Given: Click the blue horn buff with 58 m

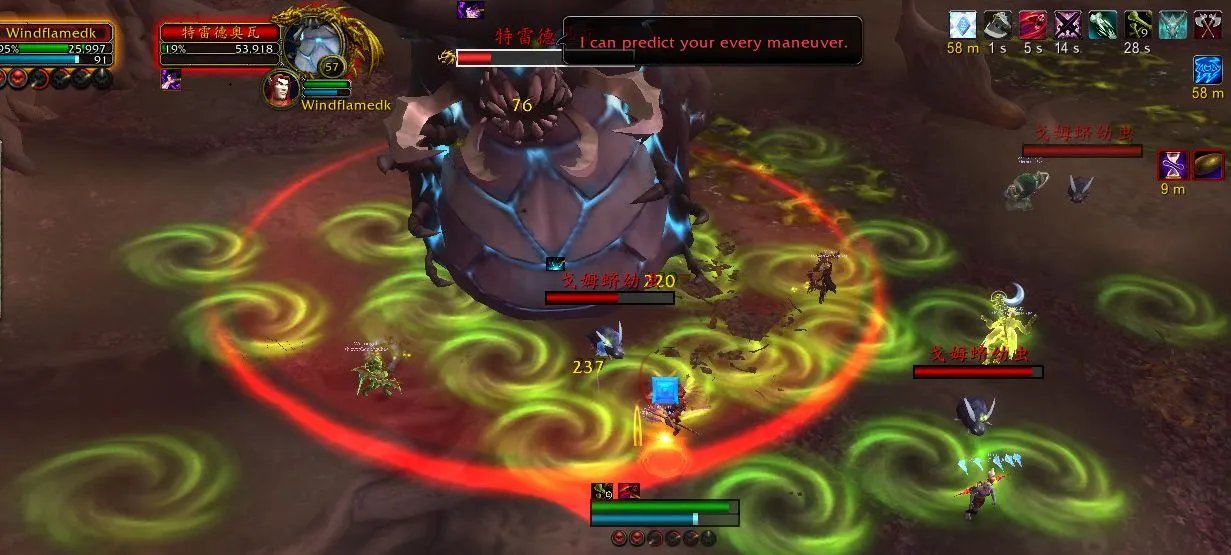Looking at the screenshot, I should click(x=1207, y=70).
